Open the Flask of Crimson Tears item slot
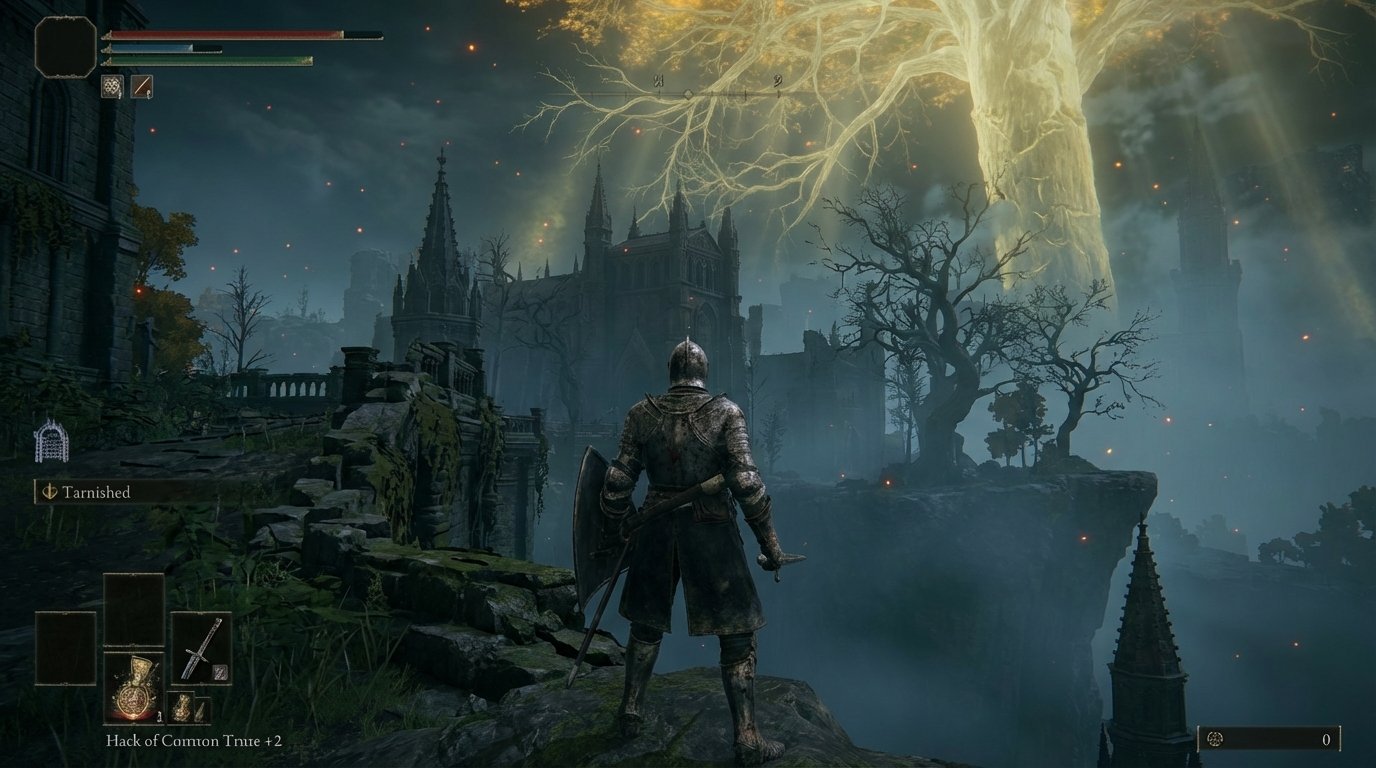 click(x=133, y=690)
